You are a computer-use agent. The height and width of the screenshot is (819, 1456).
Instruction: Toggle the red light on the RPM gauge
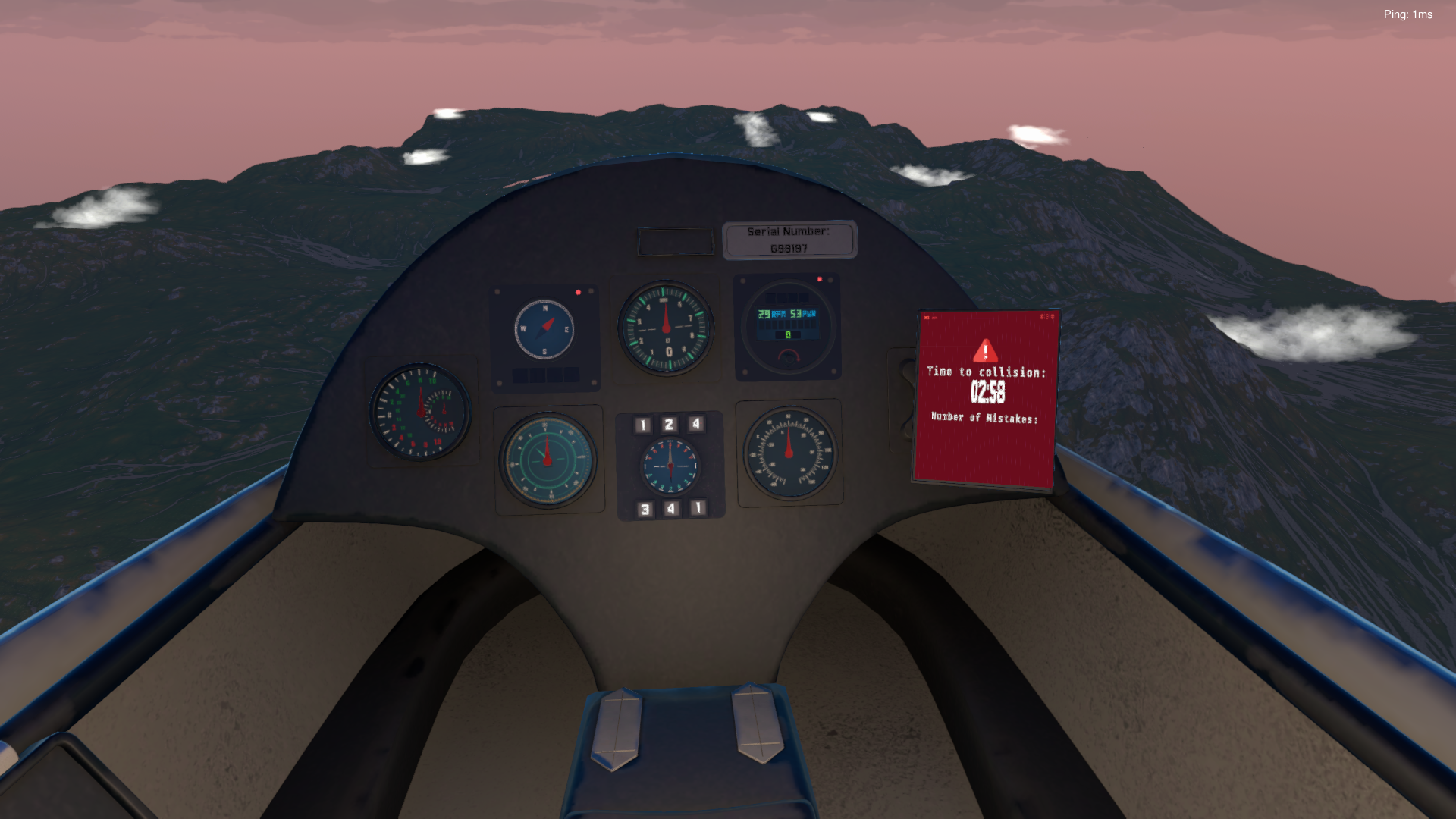click(820, 279)
